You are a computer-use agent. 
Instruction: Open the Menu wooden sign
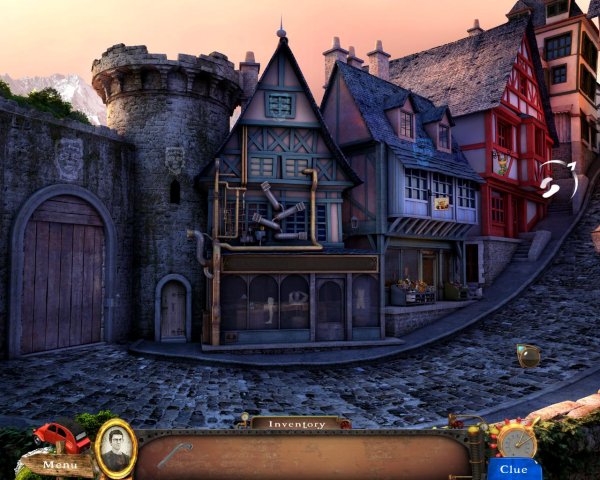[x=59, y=465]
